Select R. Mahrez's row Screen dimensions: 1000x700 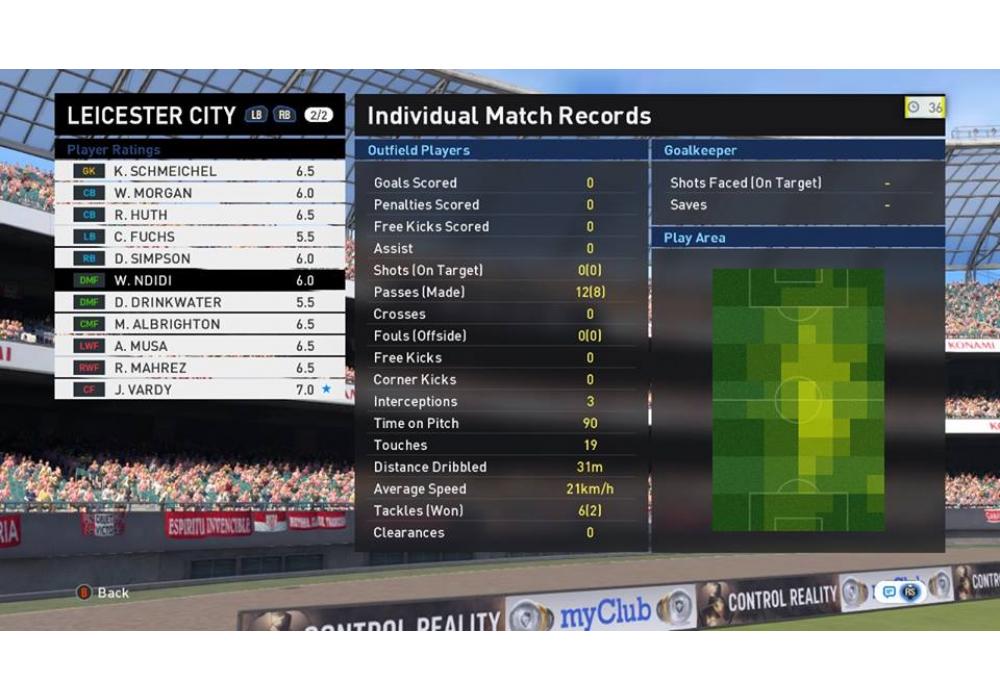click(x=199, y=368)
